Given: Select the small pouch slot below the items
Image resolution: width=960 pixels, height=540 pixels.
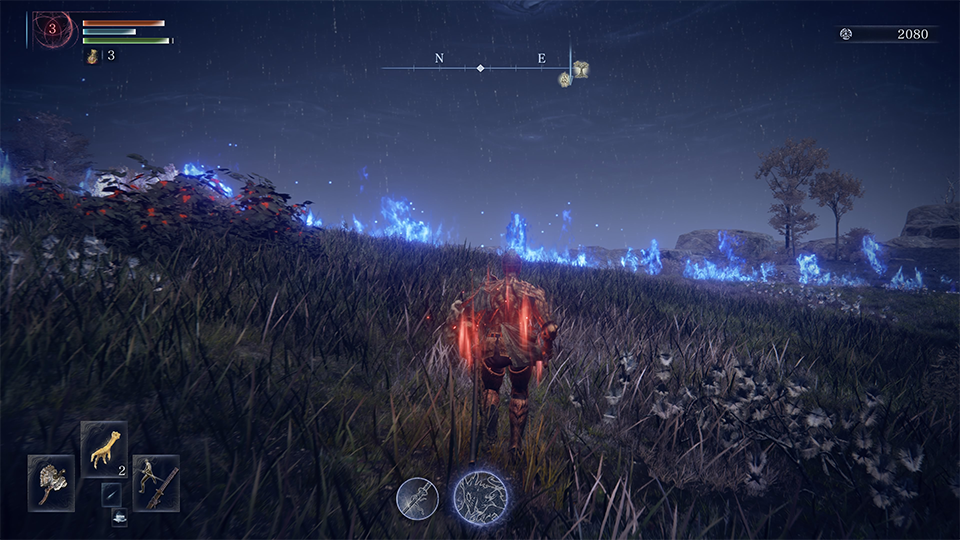Looking at the screenshot, I should 119,517.
